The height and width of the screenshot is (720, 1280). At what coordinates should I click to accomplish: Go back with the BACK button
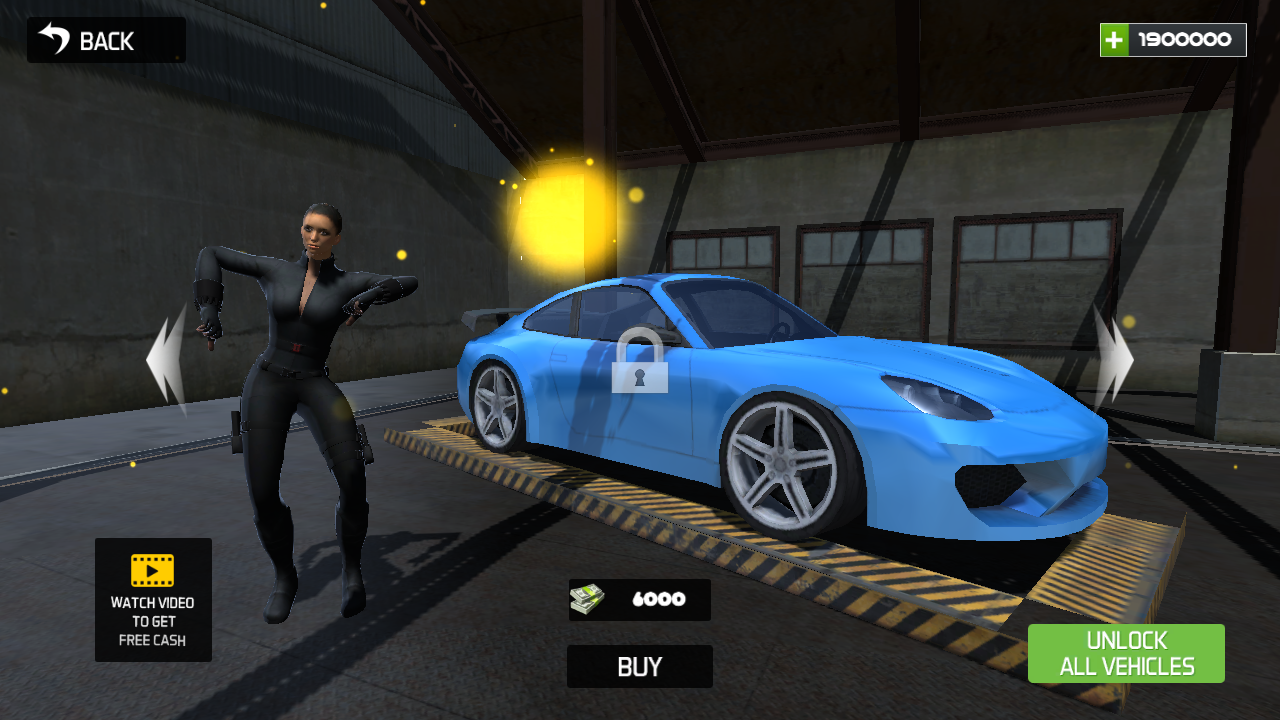click(105, 40)
